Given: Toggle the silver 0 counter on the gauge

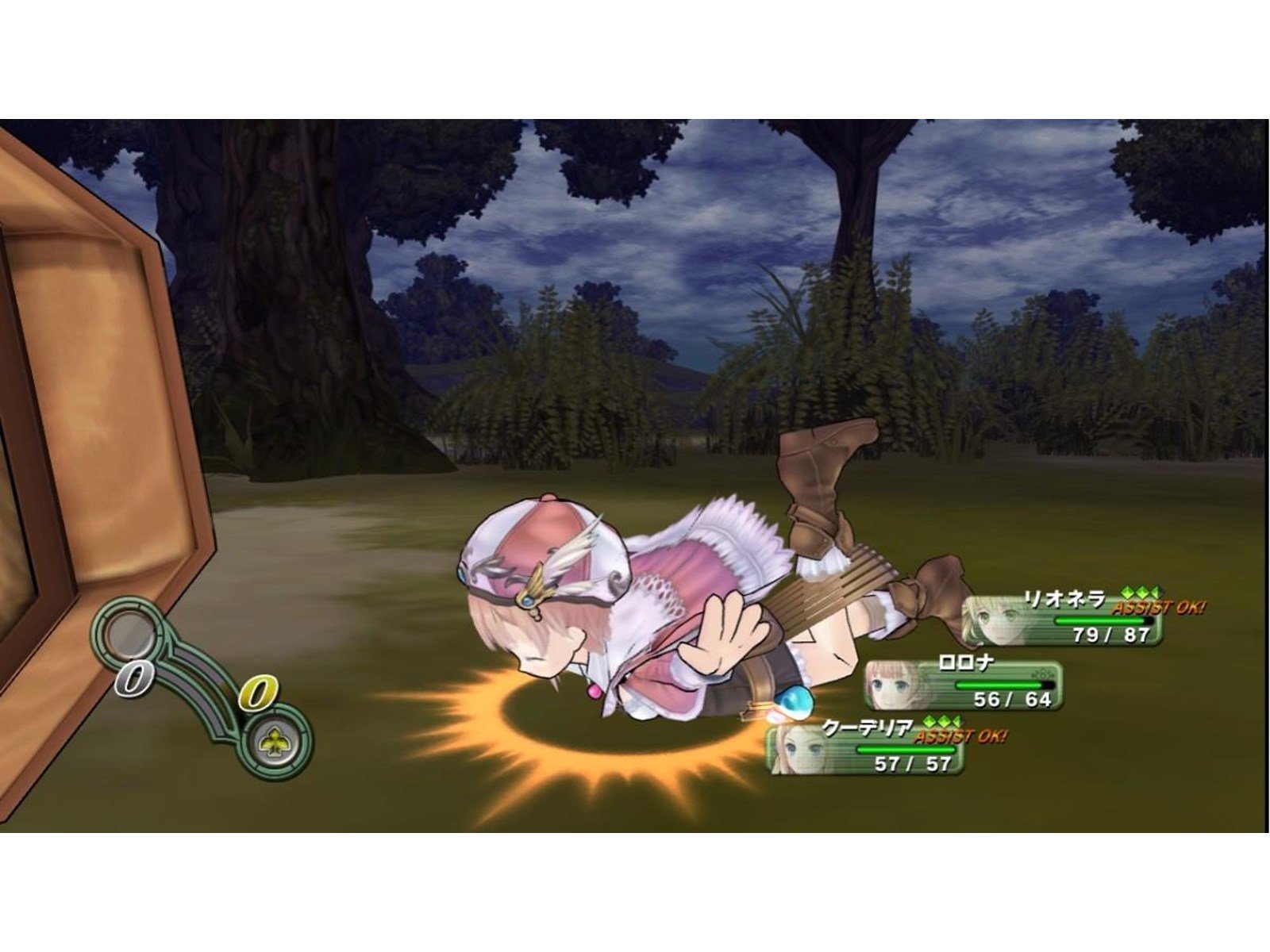Looking at the screenshot, I should tap(133, 678).
